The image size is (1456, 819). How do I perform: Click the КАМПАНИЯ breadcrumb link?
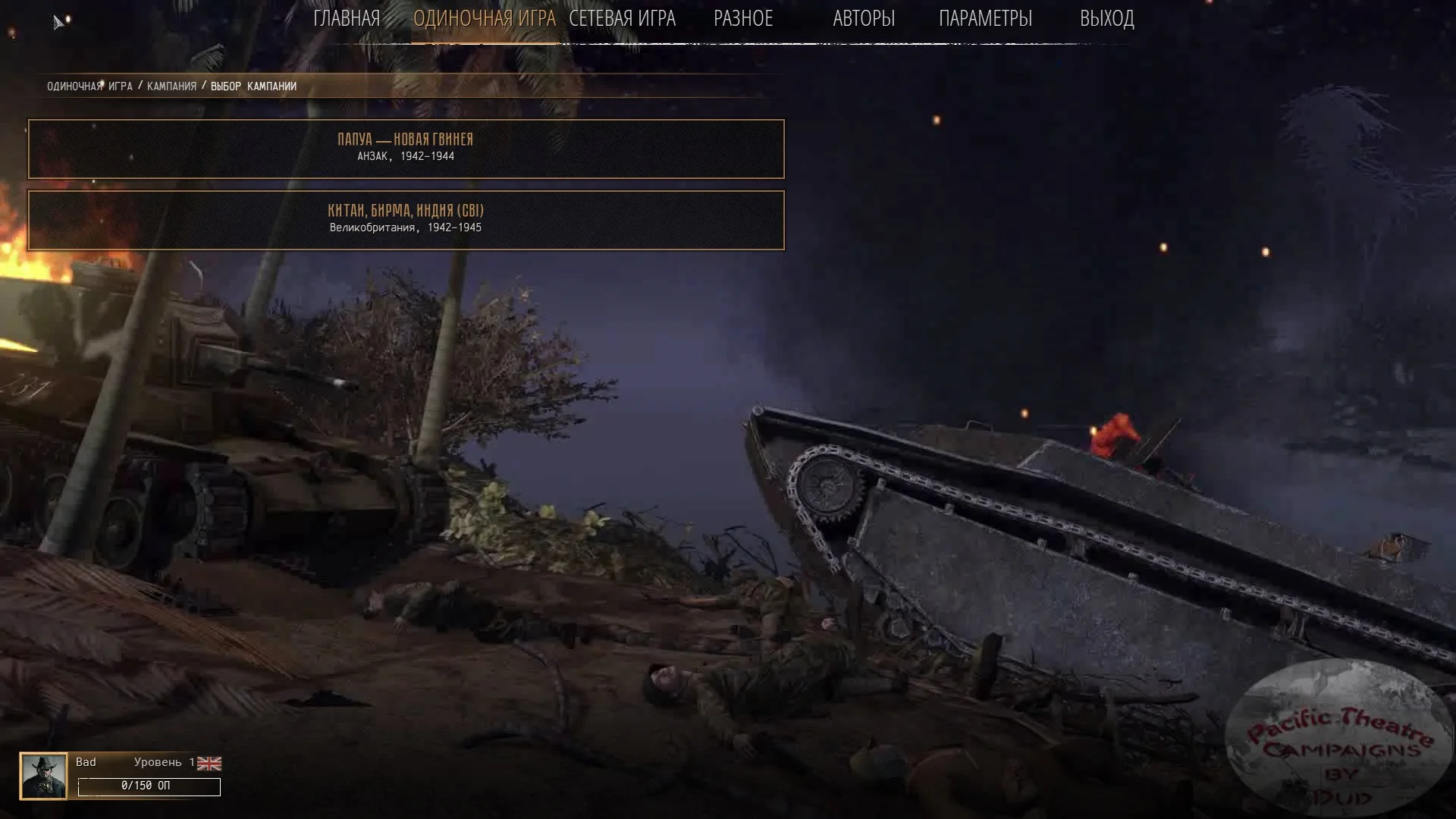pos(171,86)
